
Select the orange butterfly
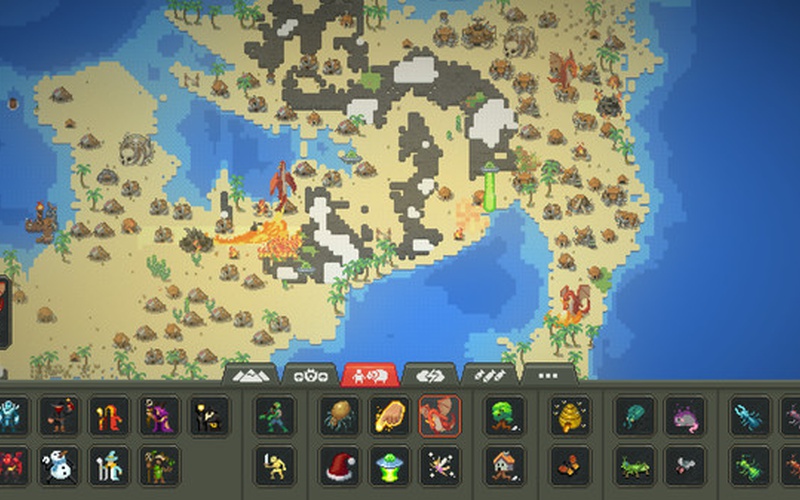570,465
